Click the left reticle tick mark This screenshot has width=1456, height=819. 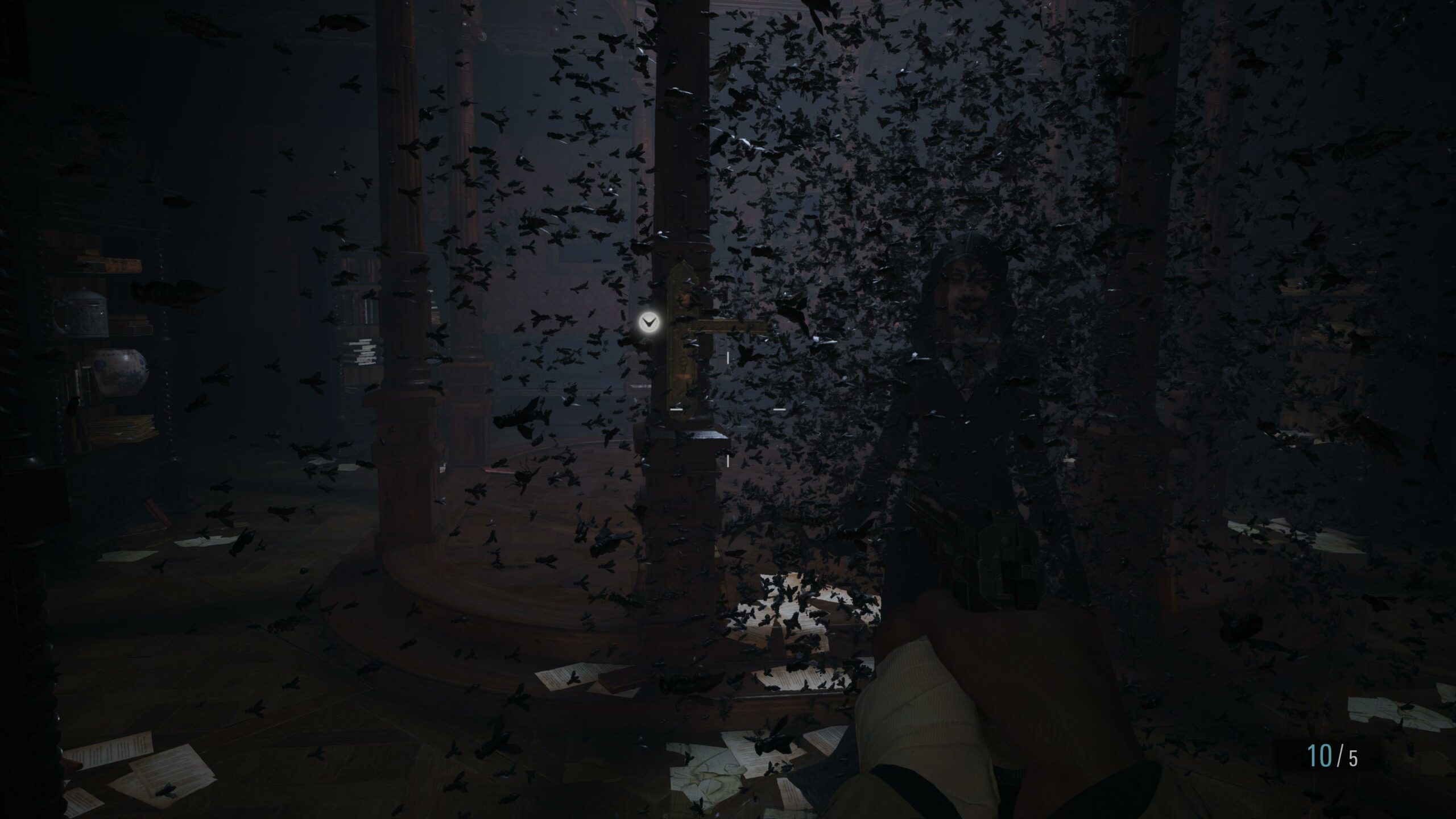point(676,409)
